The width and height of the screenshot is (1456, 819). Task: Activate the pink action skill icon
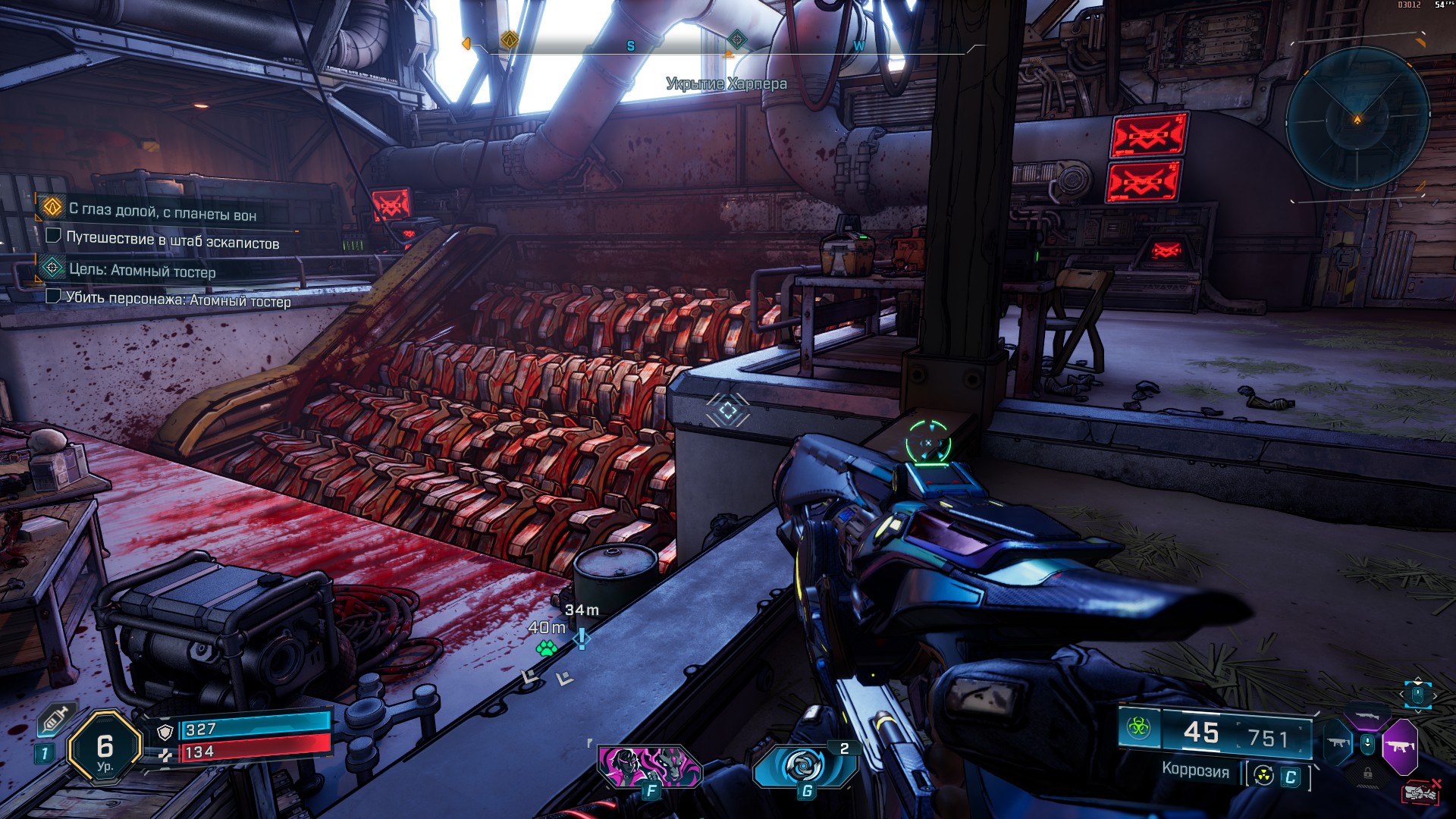(x=649, y=767)
